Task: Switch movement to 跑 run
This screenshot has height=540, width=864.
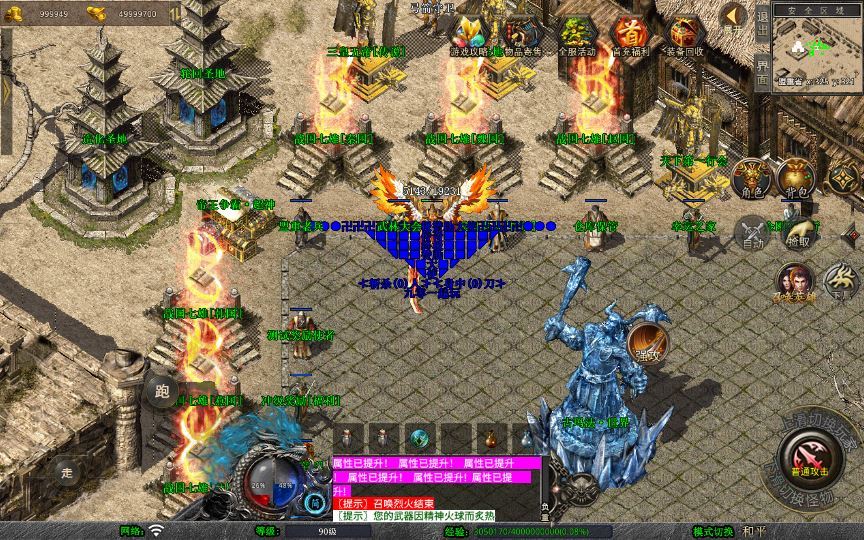Action: tap(164, 391)
